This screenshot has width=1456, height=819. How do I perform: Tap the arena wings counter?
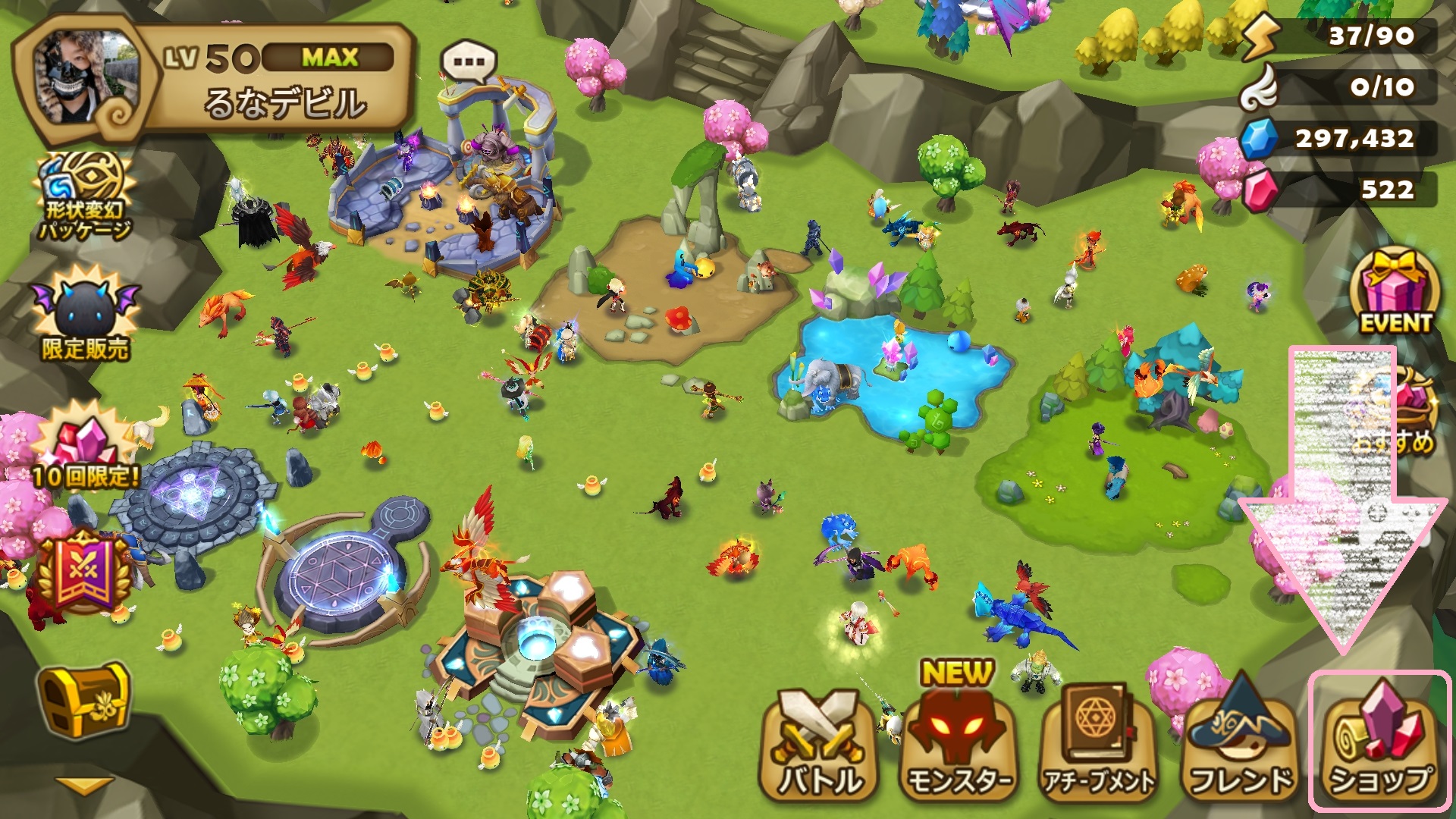(x=1341, y=86)
